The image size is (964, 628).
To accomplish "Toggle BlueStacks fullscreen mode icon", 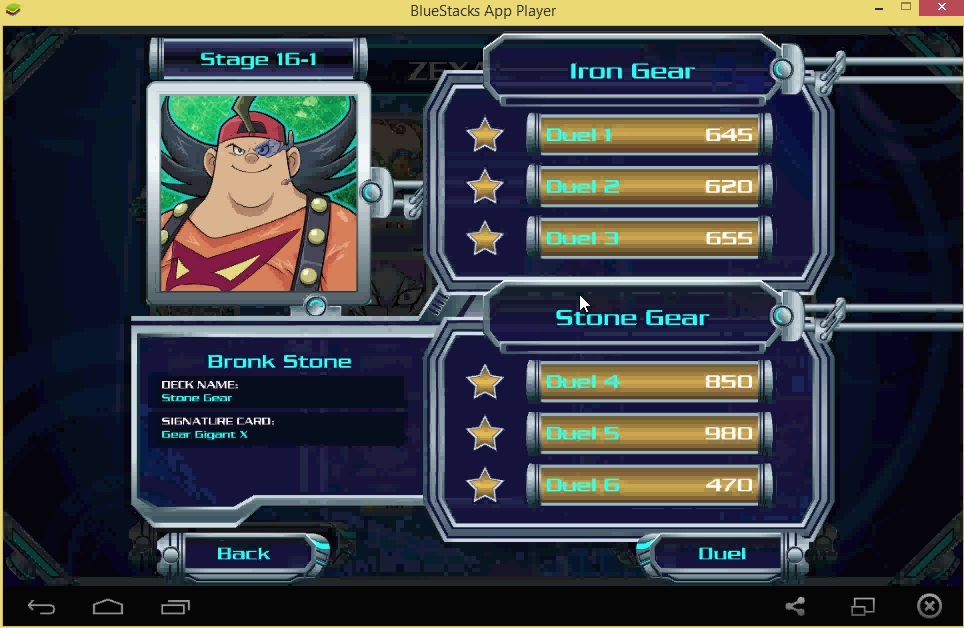I will pyautogui.click(x=862, y=606).
